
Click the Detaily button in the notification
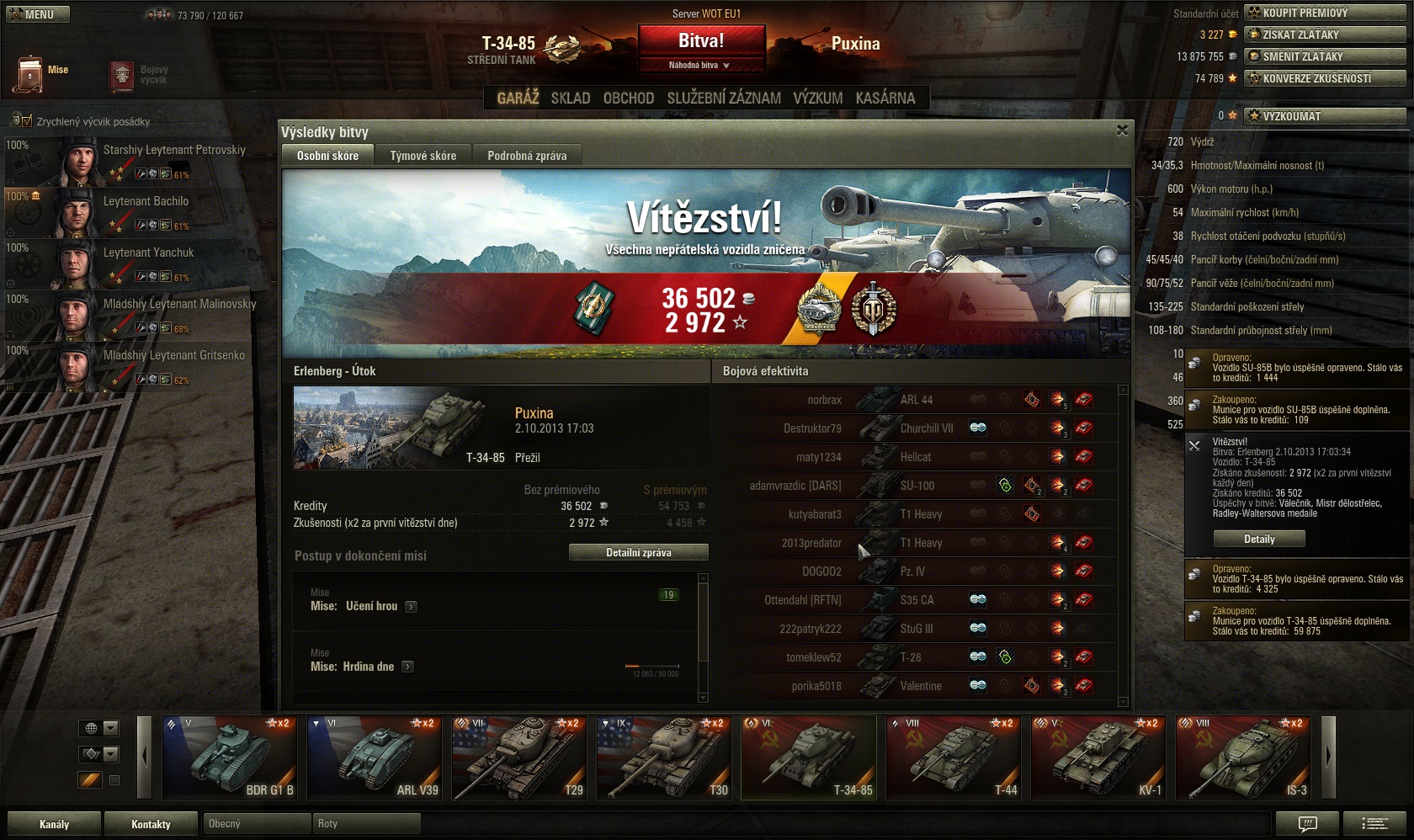[x=1259, y=540]
